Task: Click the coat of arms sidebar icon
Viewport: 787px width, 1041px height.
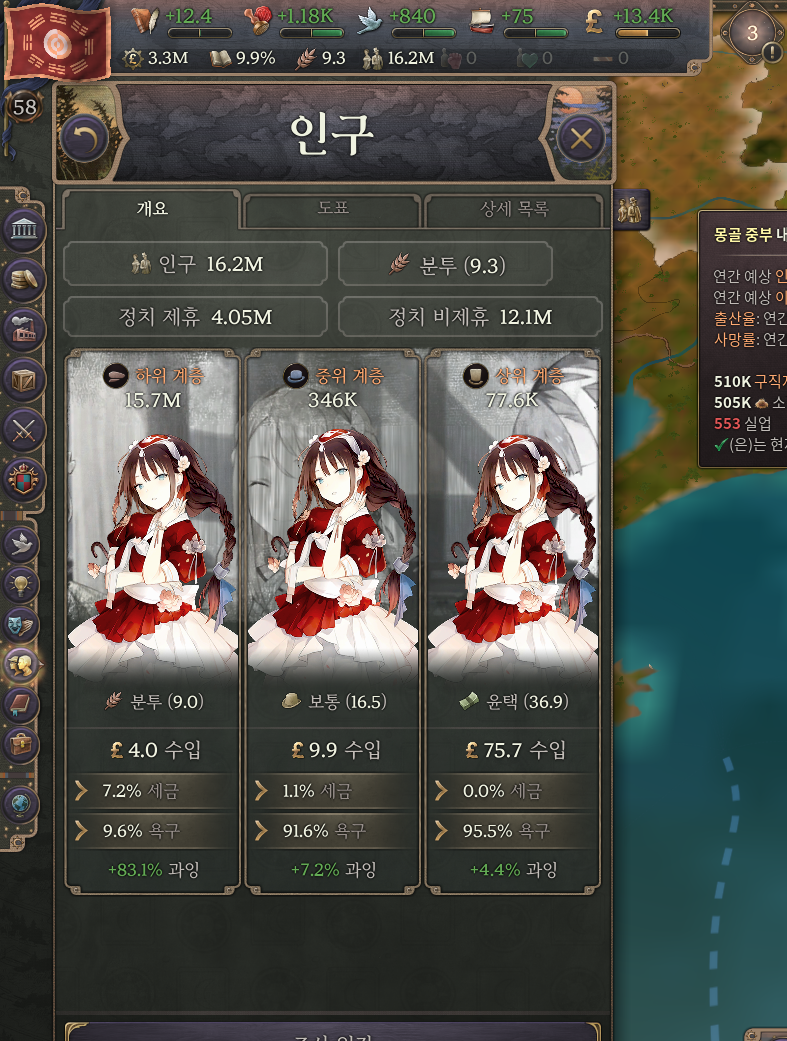Action: (22, 478)
